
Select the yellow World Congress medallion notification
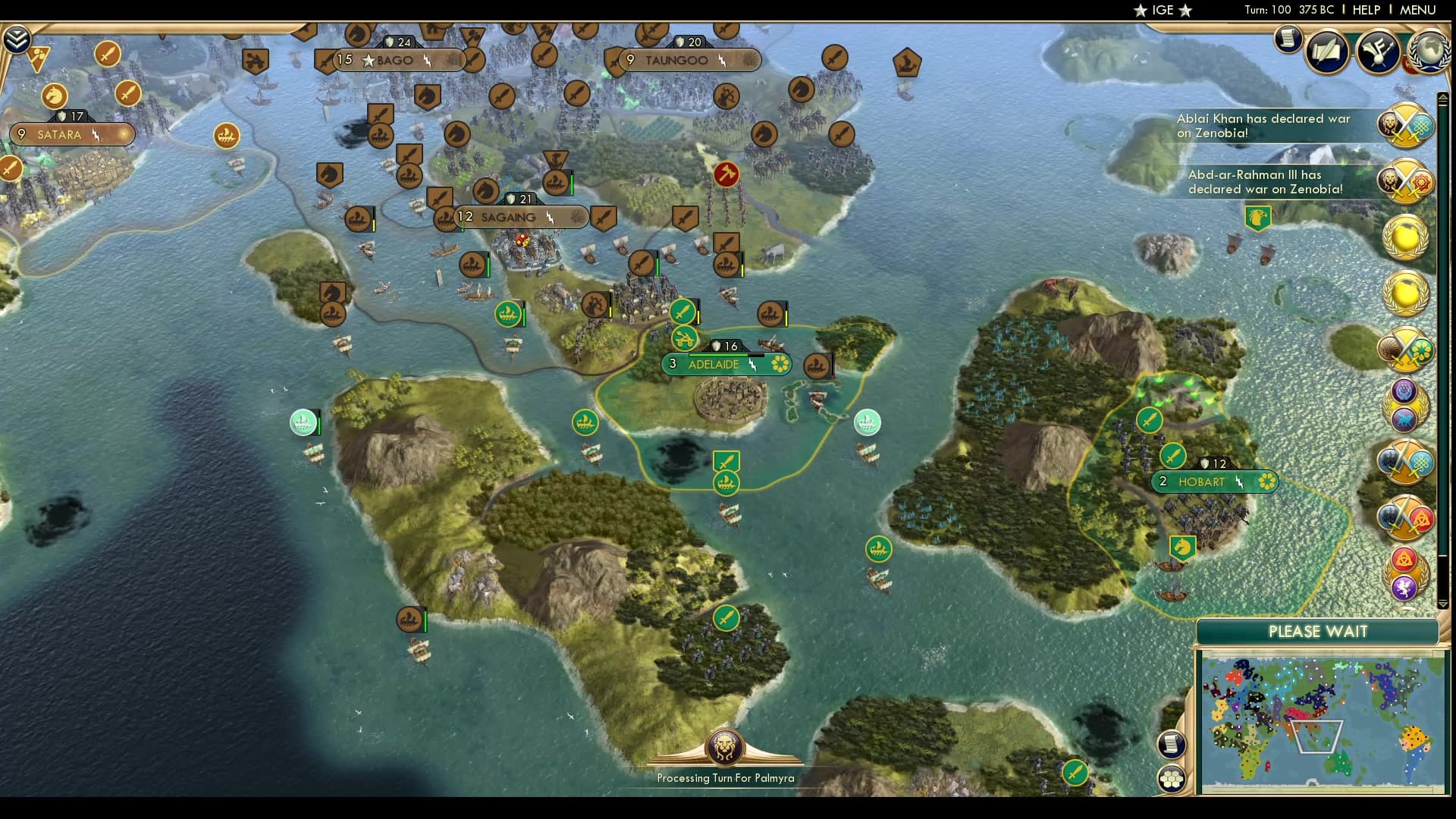1404,239
